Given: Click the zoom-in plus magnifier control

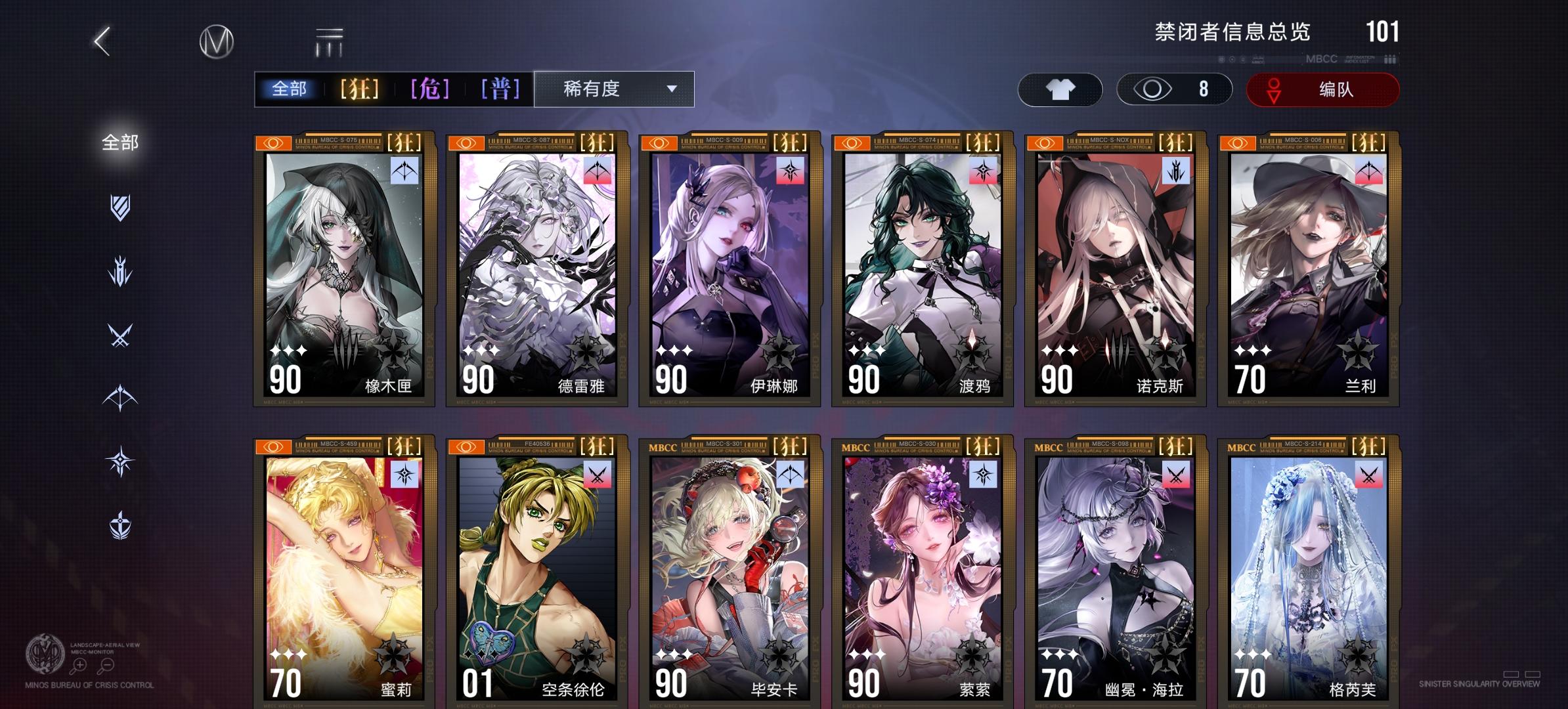Looking at the screenshot, I should tap(79, 665).
